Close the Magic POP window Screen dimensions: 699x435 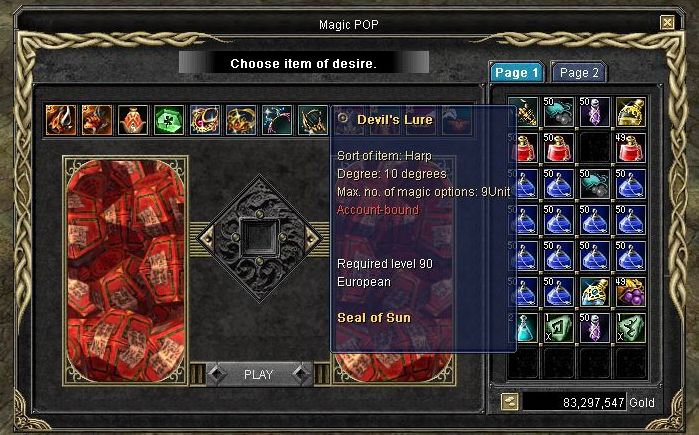(667, 22)
